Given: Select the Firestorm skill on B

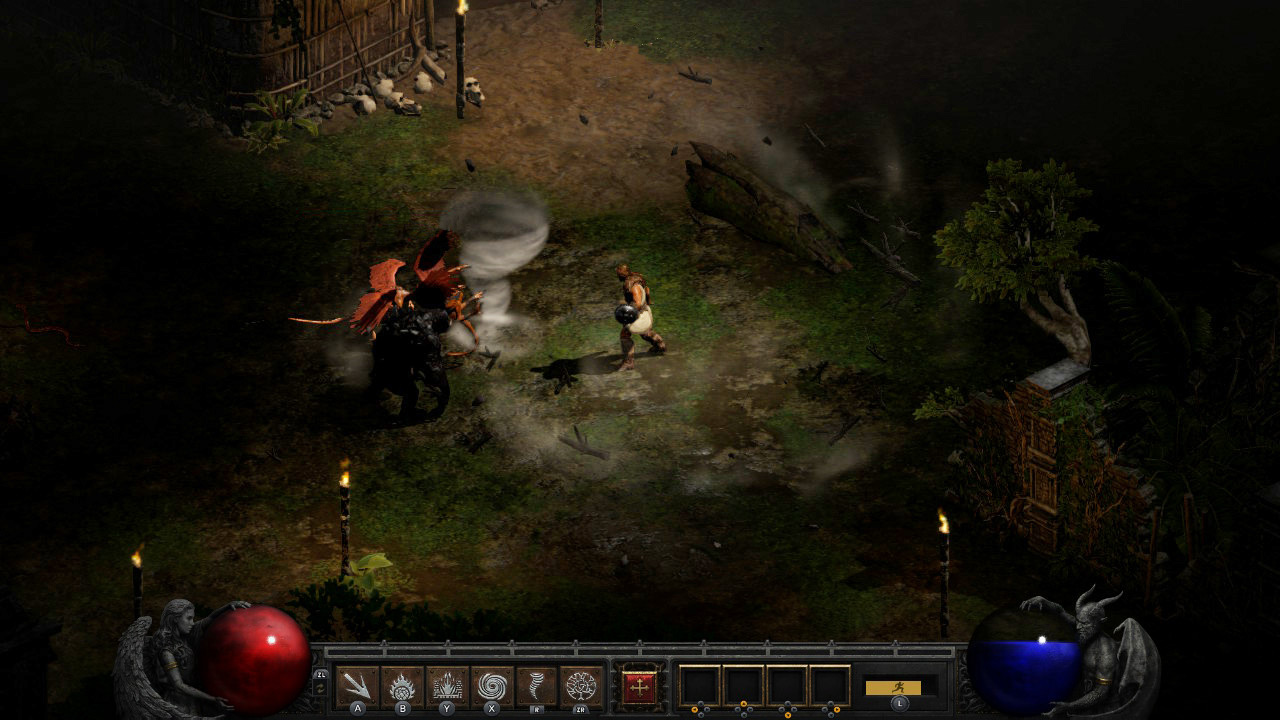Looking at the screenshot, I should pyautogui.click(x=400, y=685).
